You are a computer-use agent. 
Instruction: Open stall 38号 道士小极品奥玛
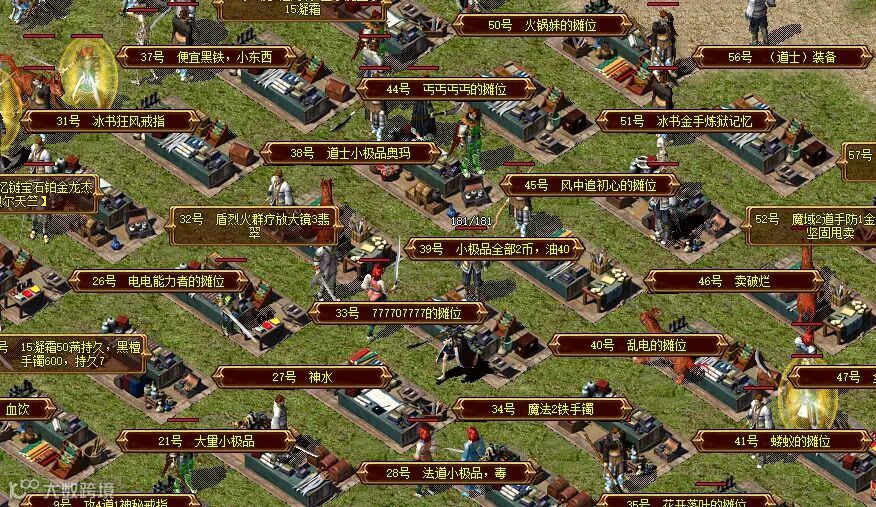click(350, 153)
